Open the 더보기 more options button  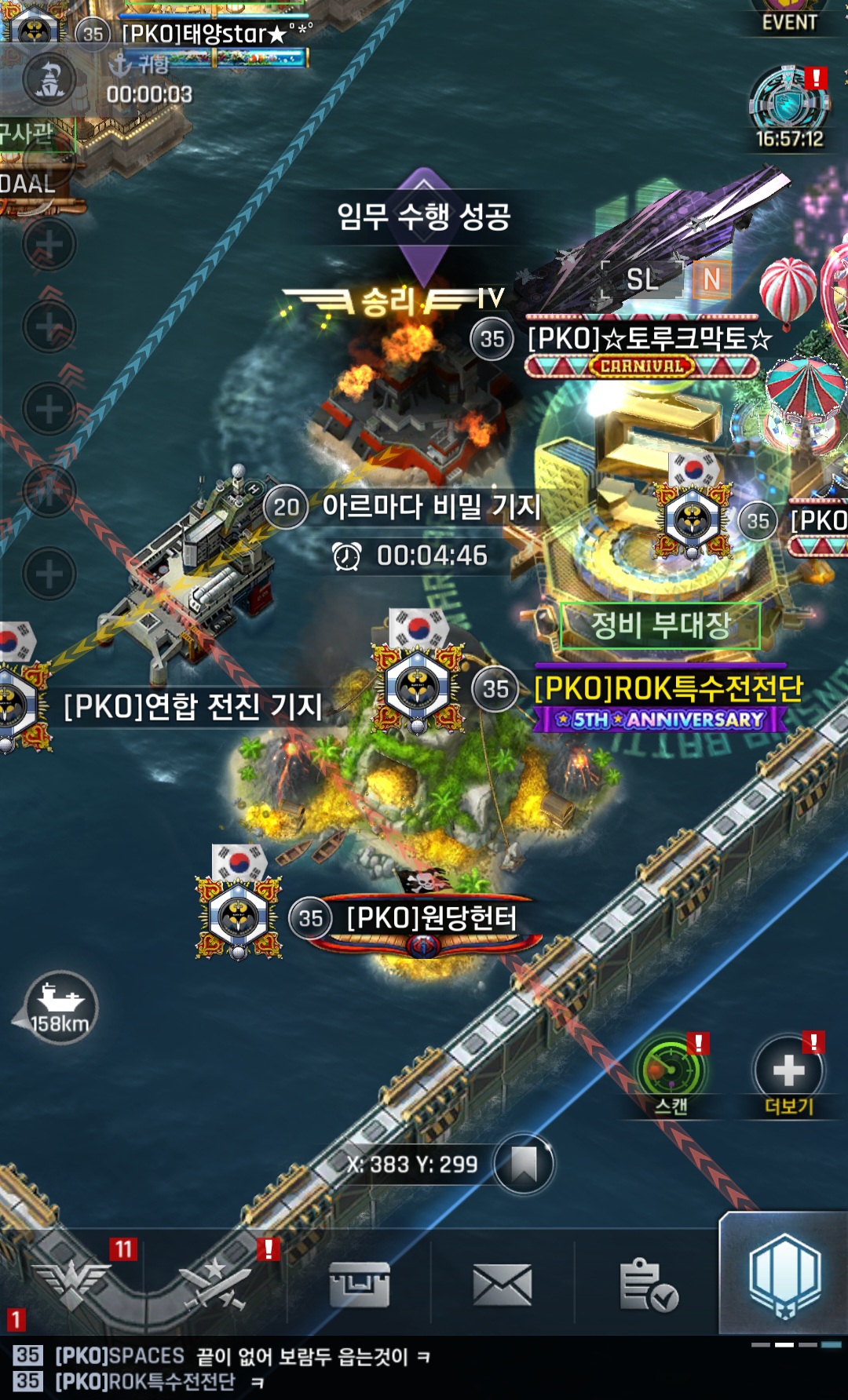[788, 1072]
